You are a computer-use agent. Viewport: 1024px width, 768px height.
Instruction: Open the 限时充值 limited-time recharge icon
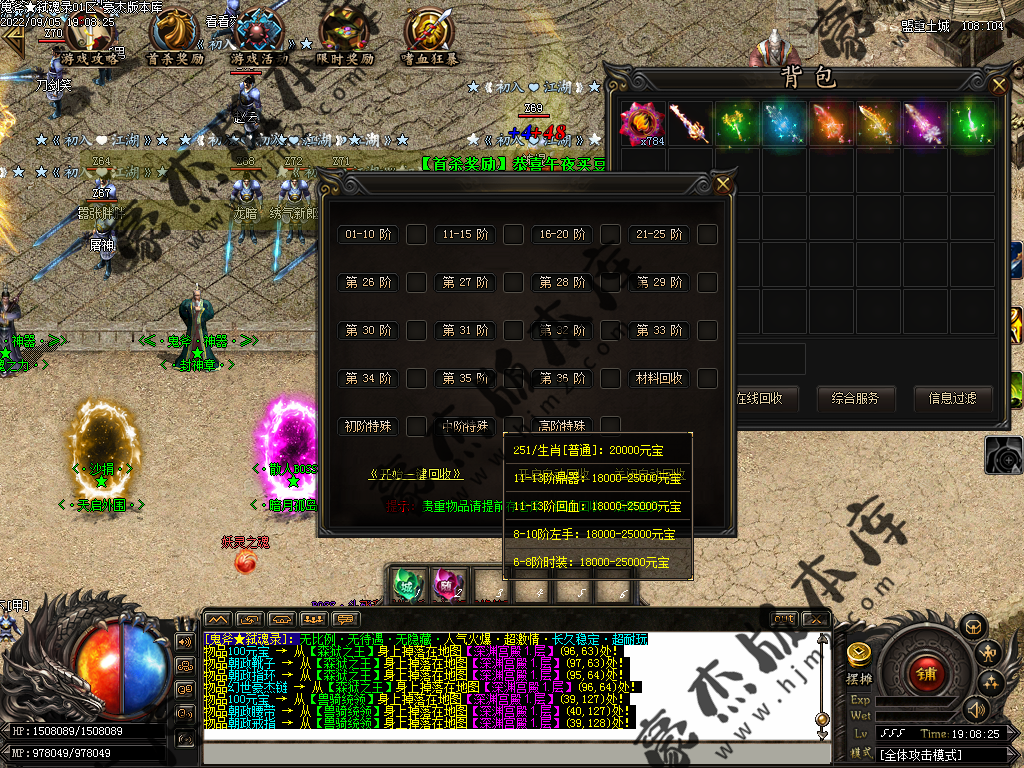pyautogui.click(x=345, y=38)
